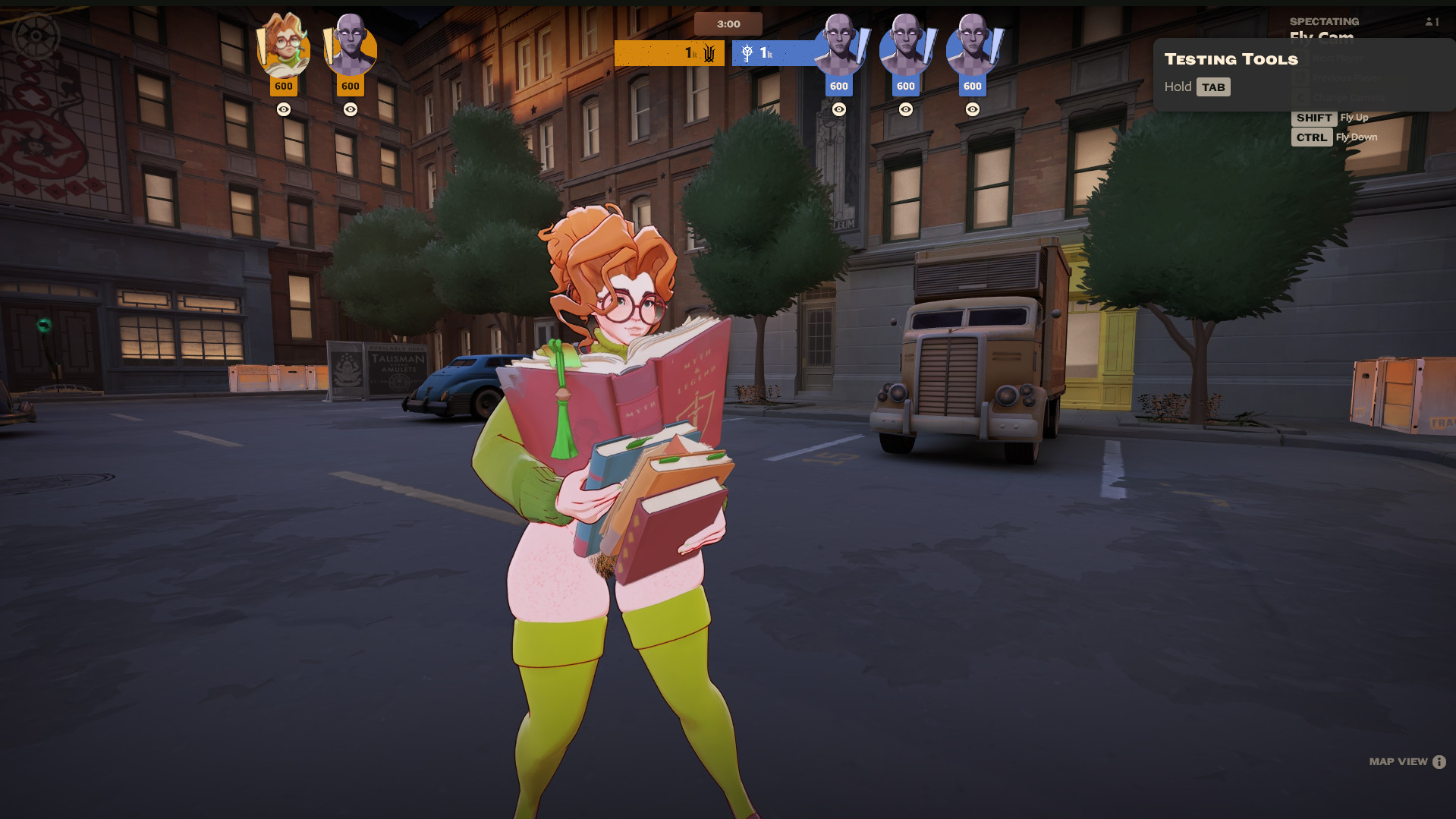The height and width of the screenshot is (819, 1456).
Task: Select the red-haired hero portrait
Action: coord(284,47)
